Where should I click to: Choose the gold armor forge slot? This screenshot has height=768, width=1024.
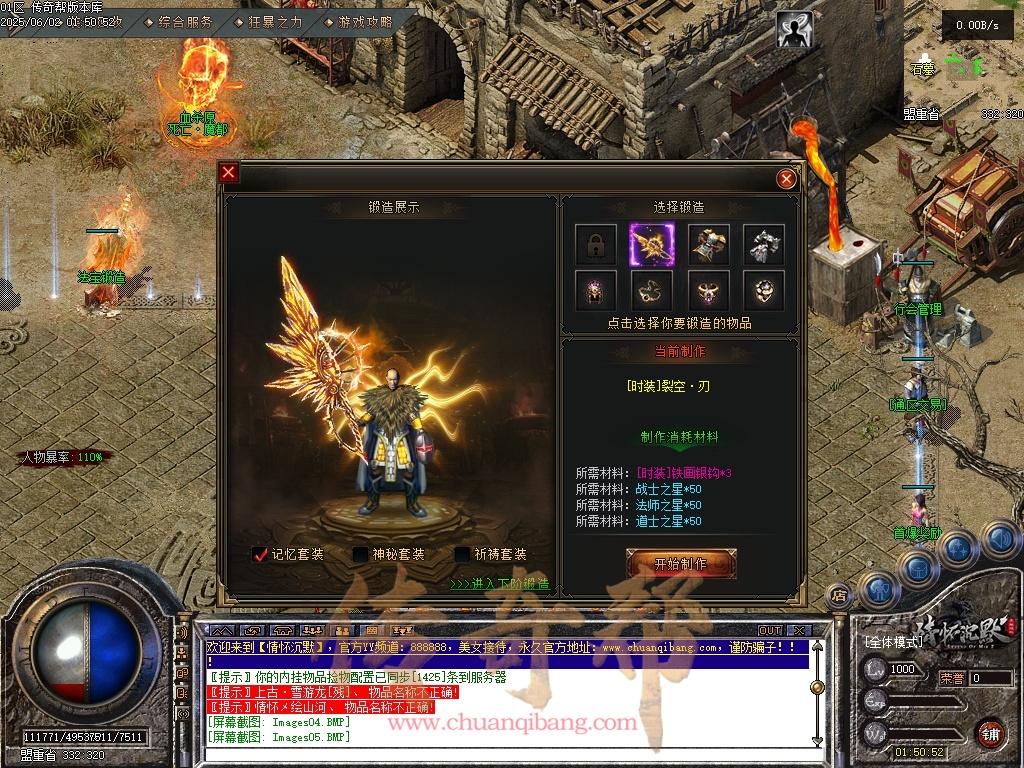coord(708,244)
